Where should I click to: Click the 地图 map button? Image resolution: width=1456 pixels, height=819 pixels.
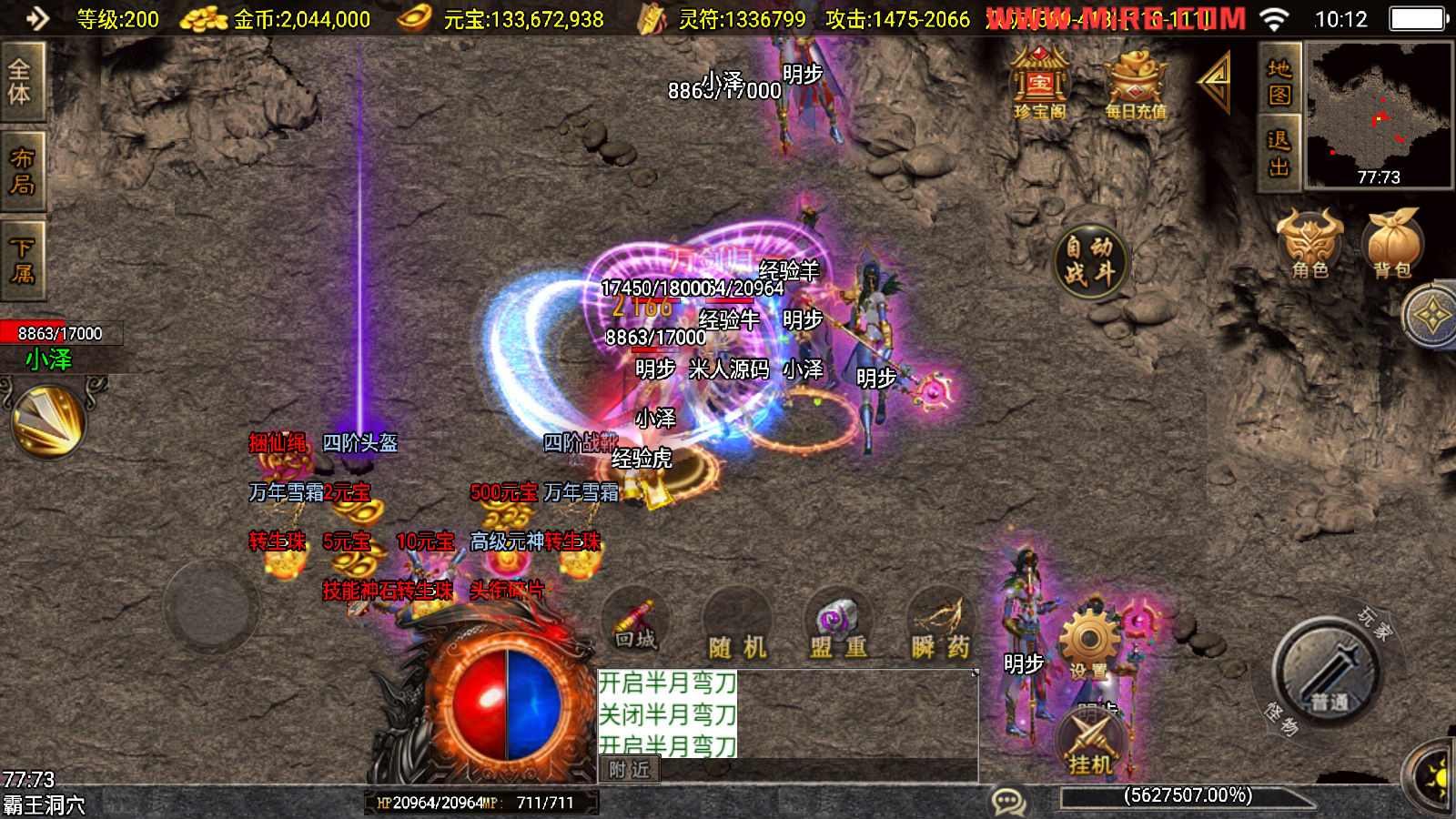pyautogui.click(x=1279, y=80)
